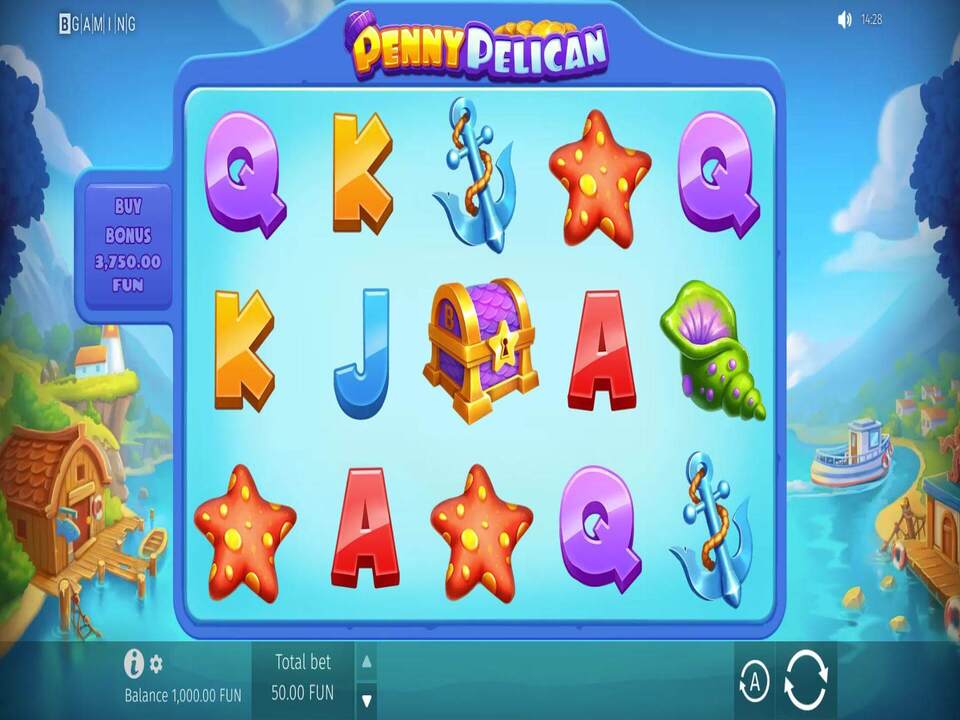
Task: Open the Buy Bonus offer
Action: [128, 246]
